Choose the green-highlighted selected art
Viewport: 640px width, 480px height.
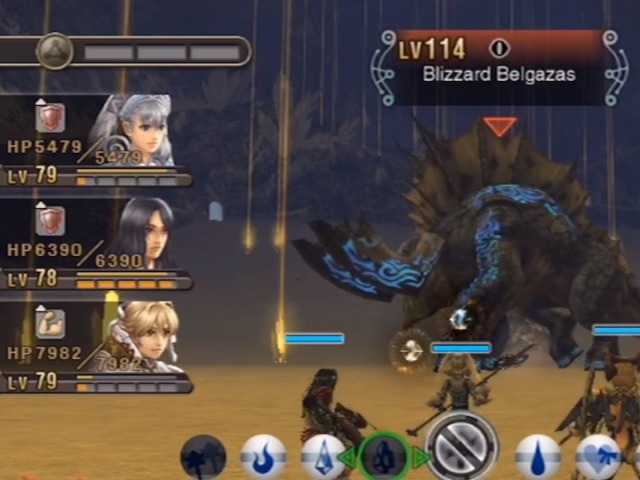coord(383,456)
